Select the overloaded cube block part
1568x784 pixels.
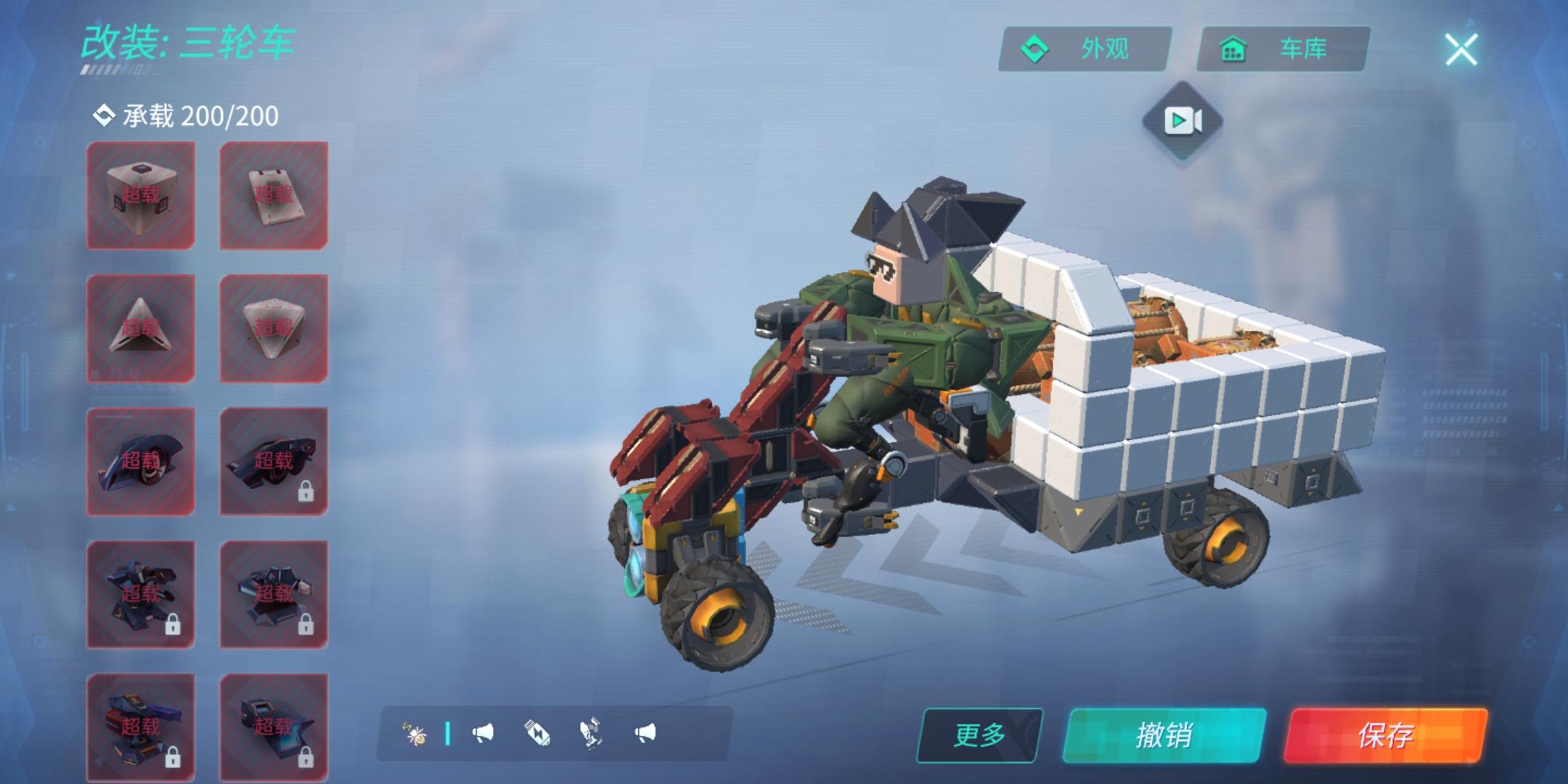coord(142,194)
